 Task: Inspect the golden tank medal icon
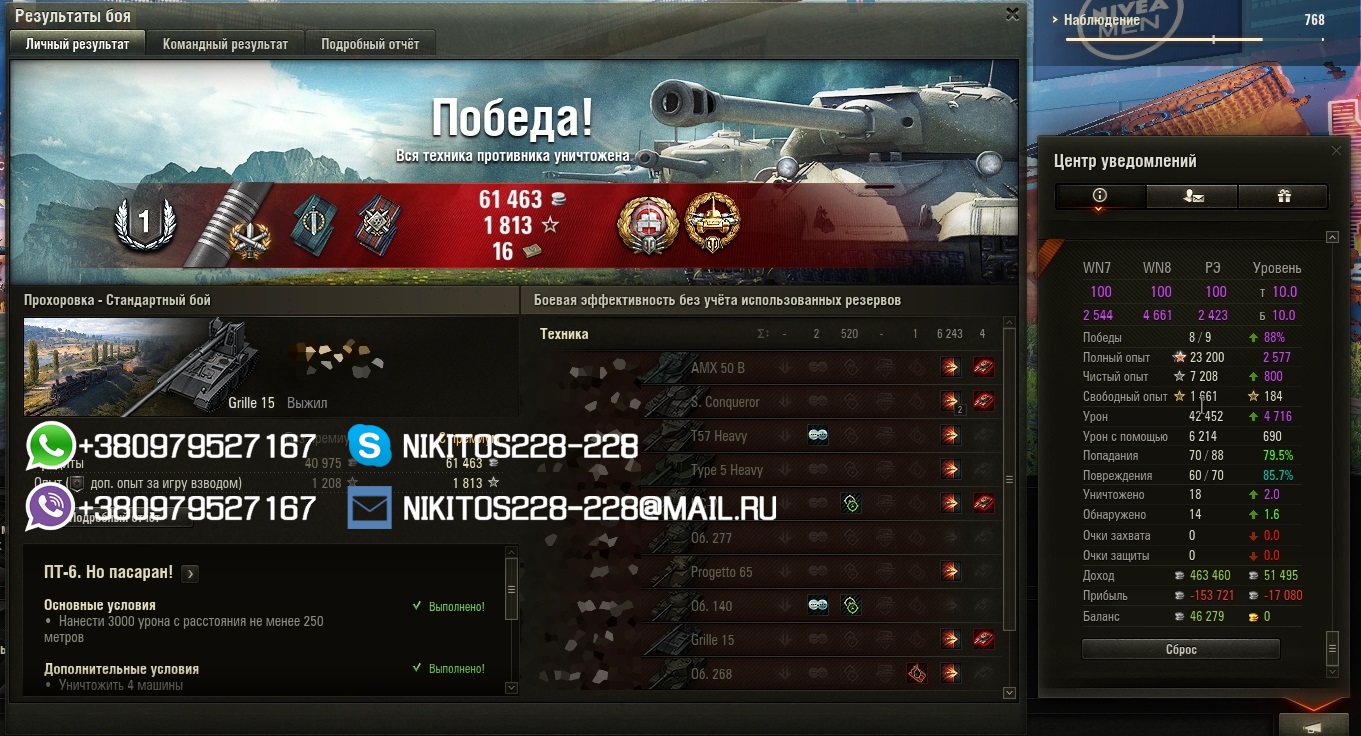coord(712,221)
